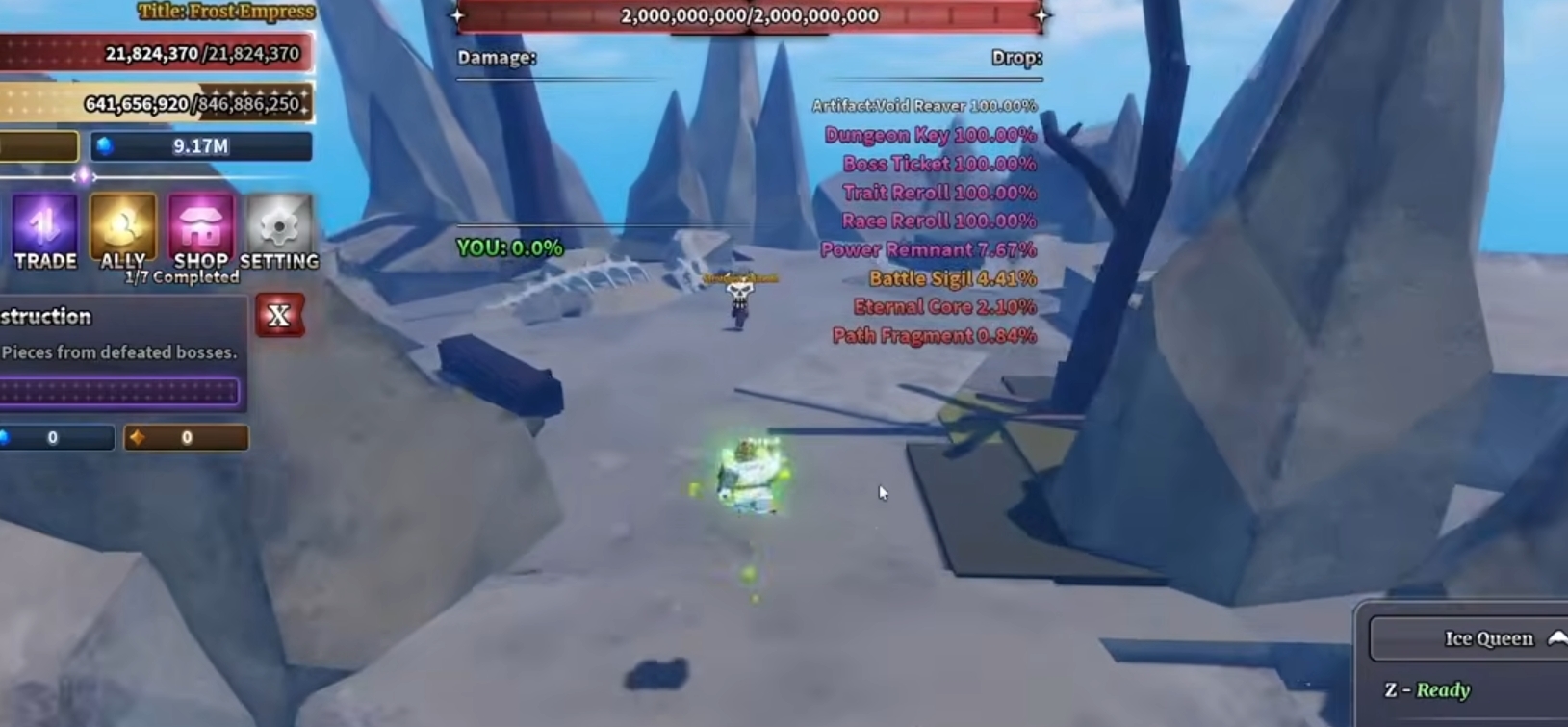
Task: Click the YOU: 0.0% damage entry
Action: pyautogui.click(x=508, y=248)
